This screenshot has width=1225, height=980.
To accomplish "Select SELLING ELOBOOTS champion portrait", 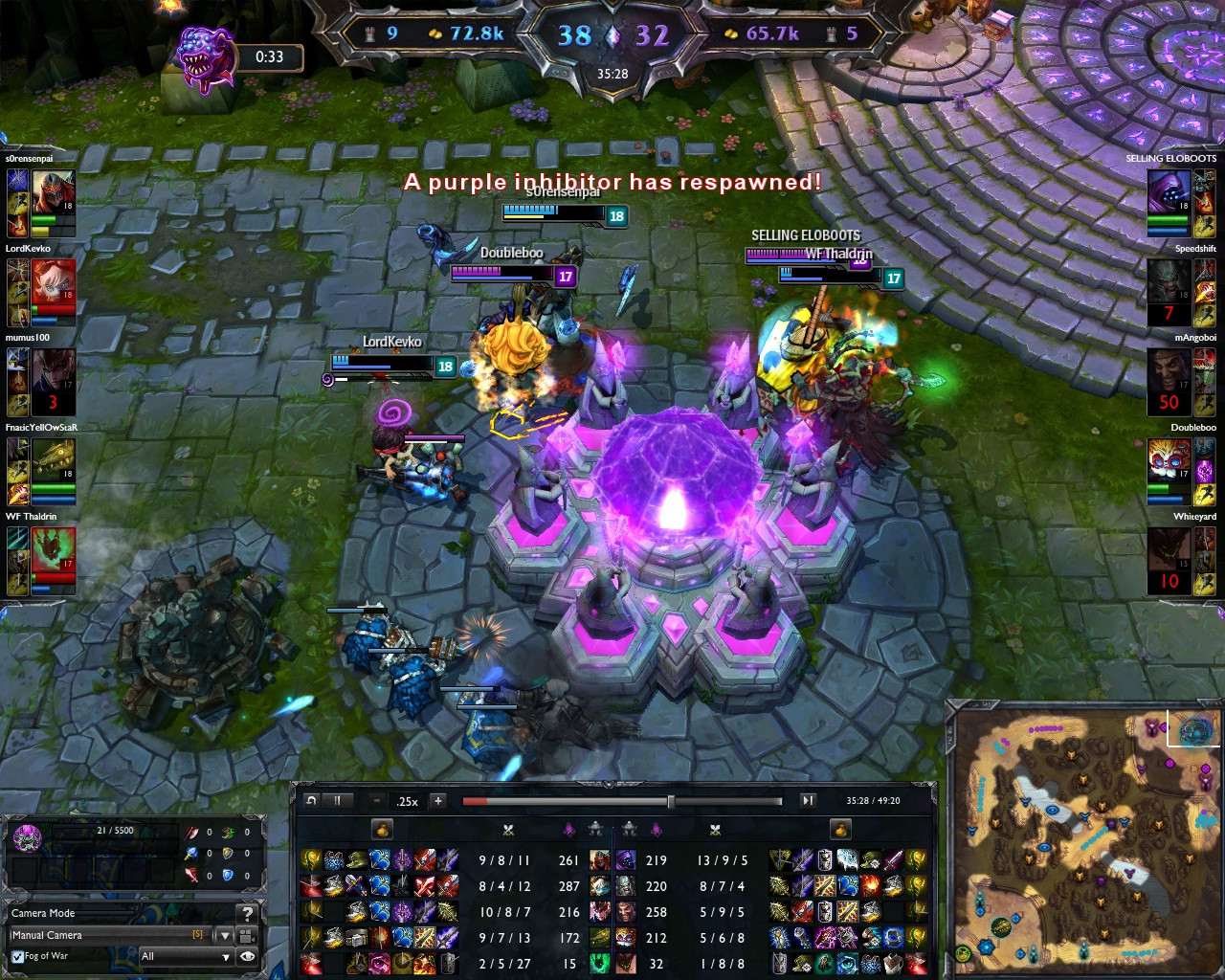I will 1169,191.
